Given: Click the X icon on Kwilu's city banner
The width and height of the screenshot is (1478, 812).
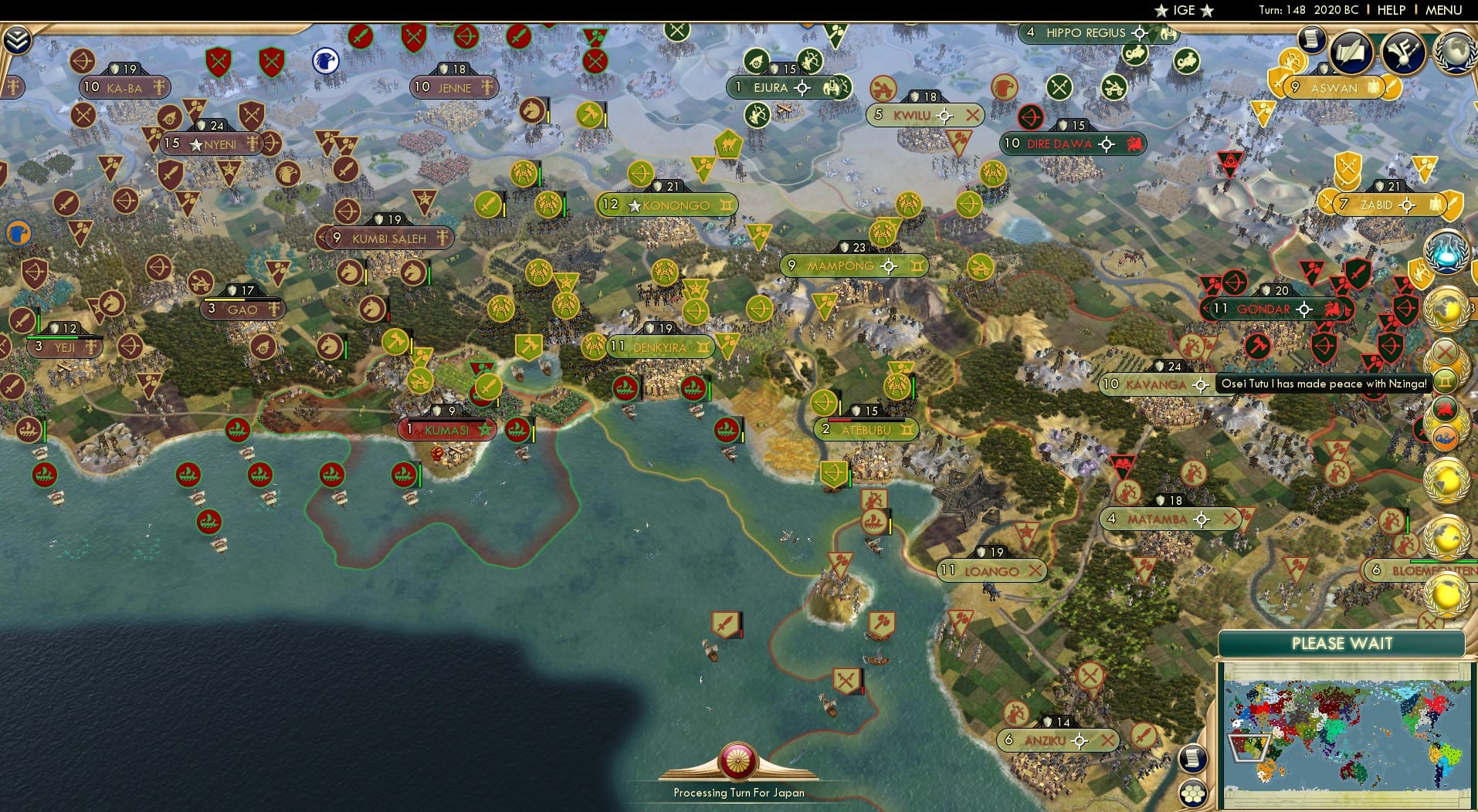Looking at the screenshot, I should point(973,115).
